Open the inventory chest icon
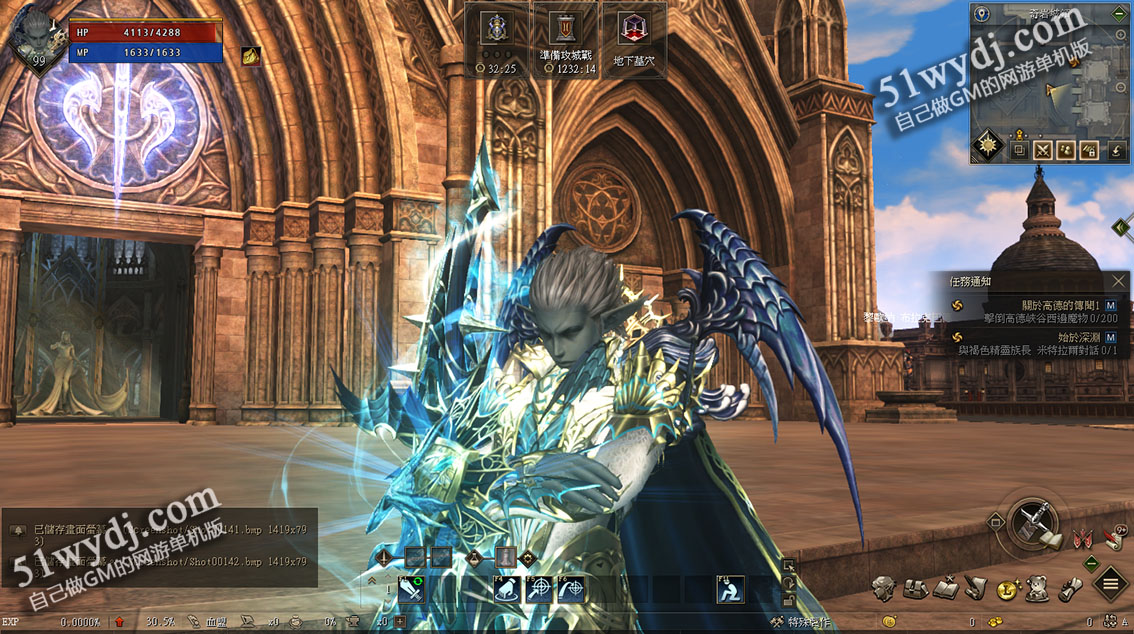This screenshot has width=1134, height=634. [914, 589]
